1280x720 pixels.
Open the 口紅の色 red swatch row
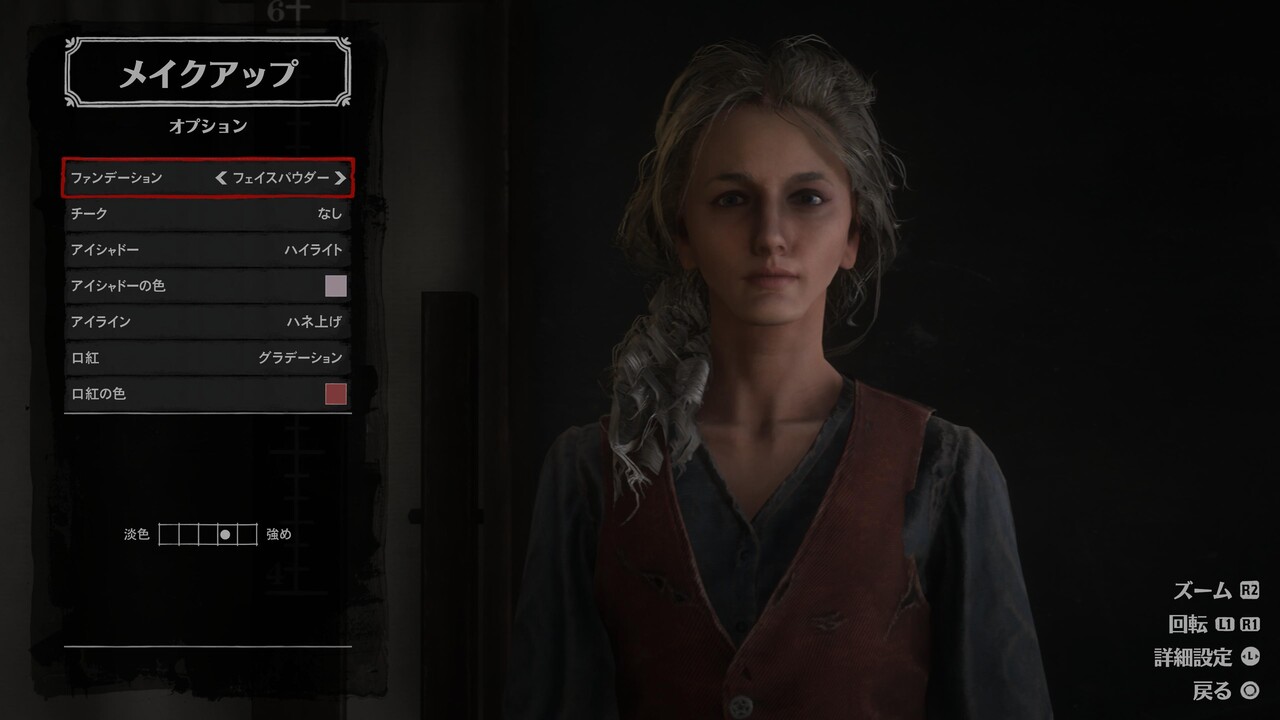pos(207,394)
